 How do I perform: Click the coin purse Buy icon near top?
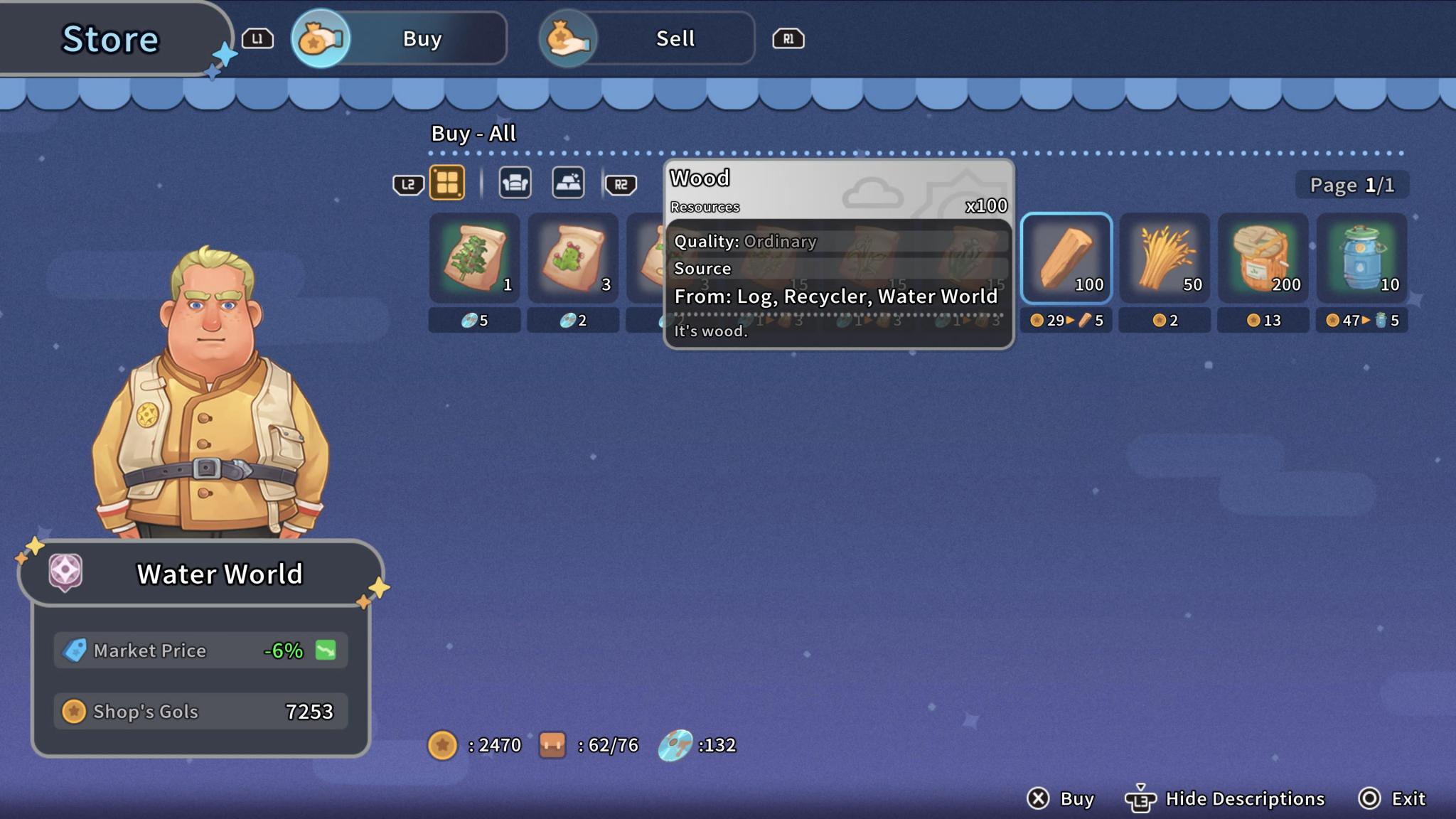[319, 38]
